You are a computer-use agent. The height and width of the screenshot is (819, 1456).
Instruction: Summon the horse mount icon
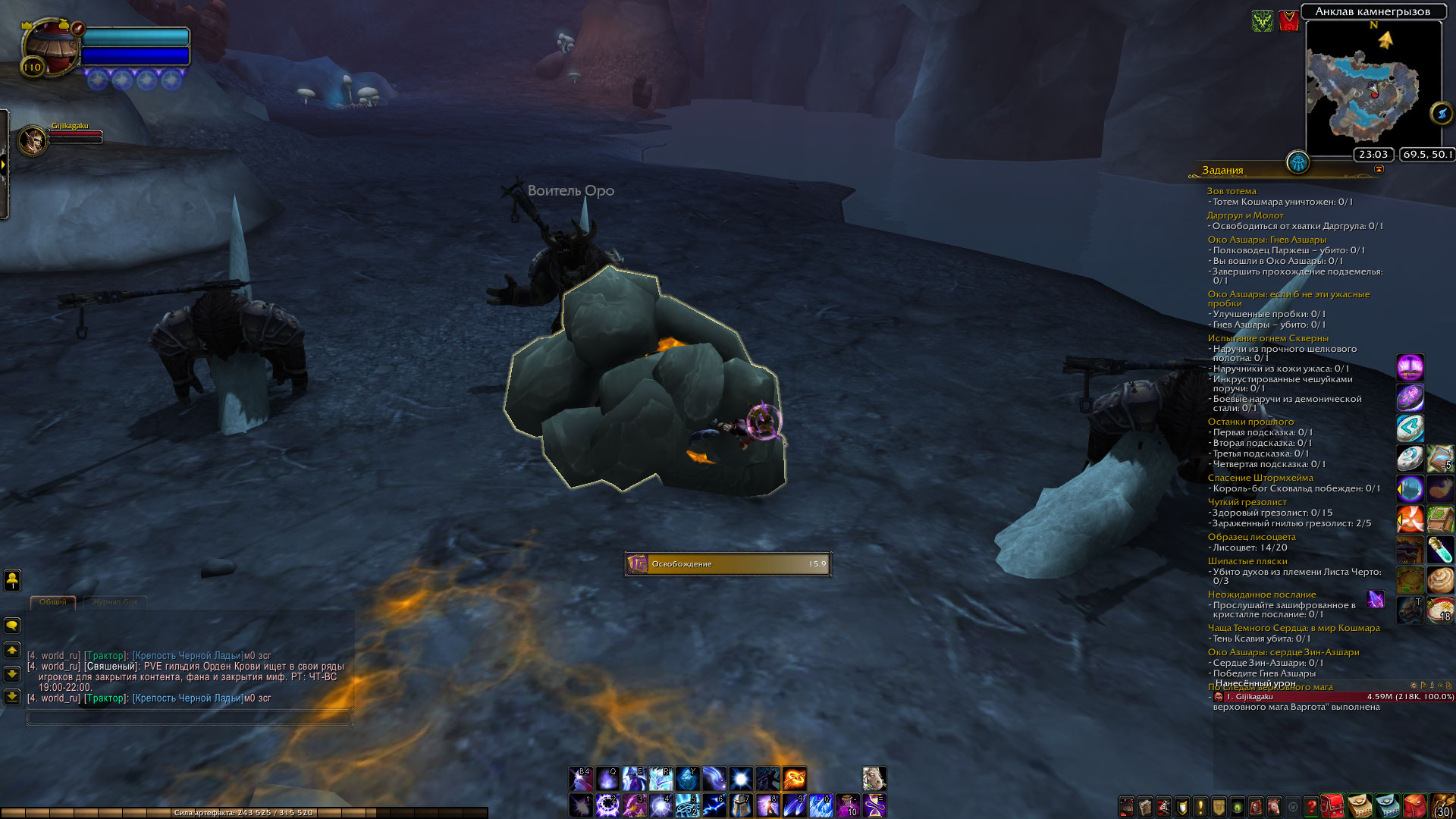874,779
